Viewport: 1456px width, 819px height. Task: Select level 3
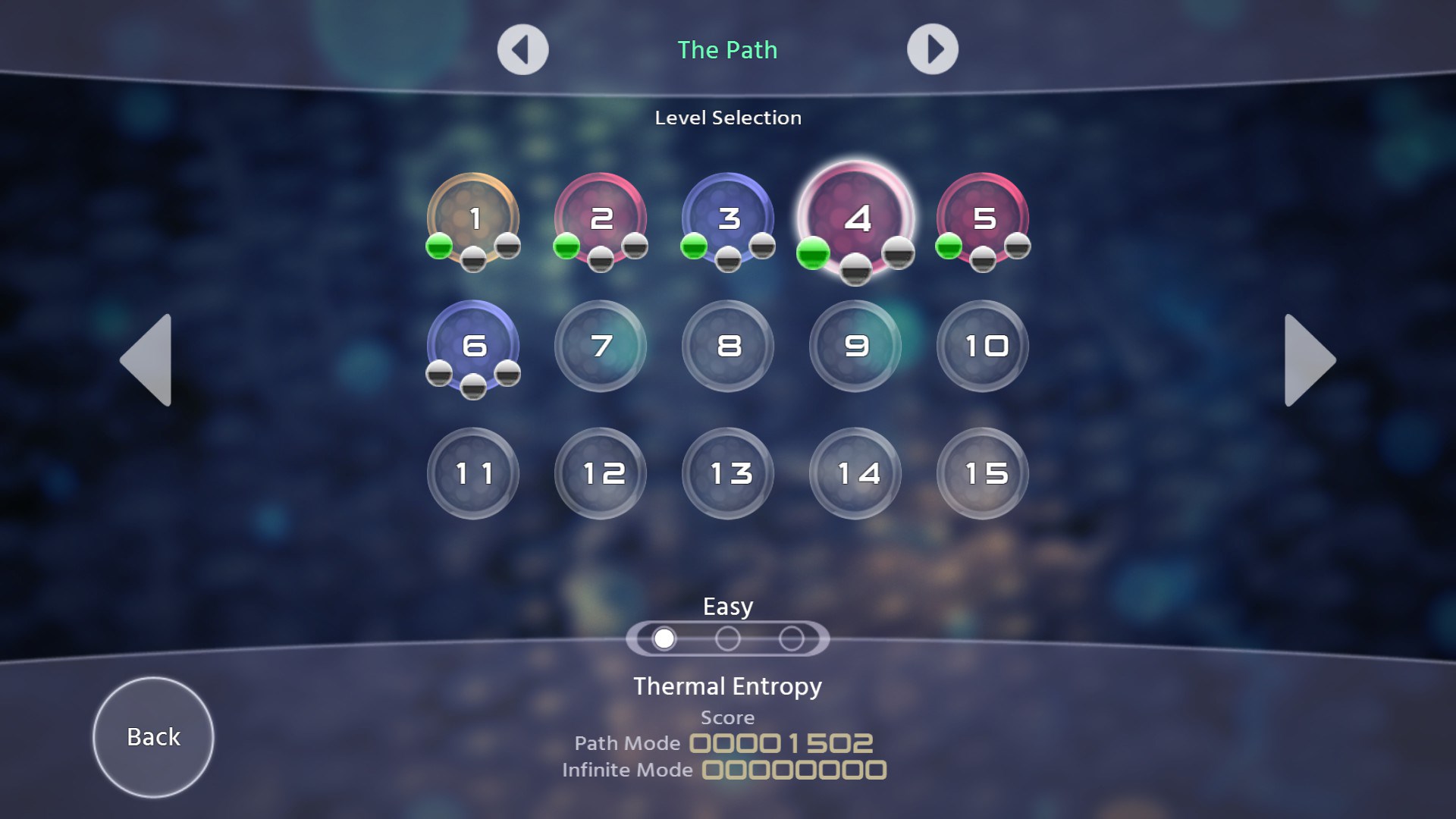(727, 219)
